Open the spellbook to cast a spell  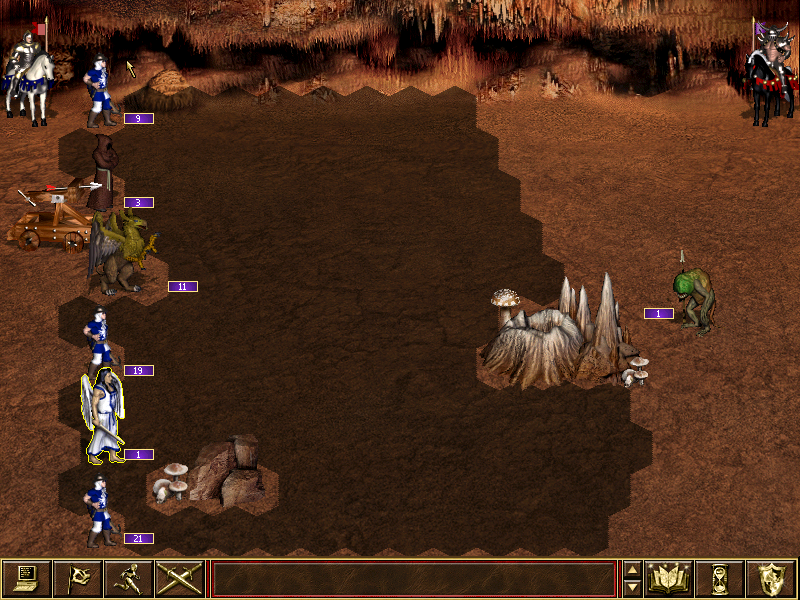[x=668, y=578]
